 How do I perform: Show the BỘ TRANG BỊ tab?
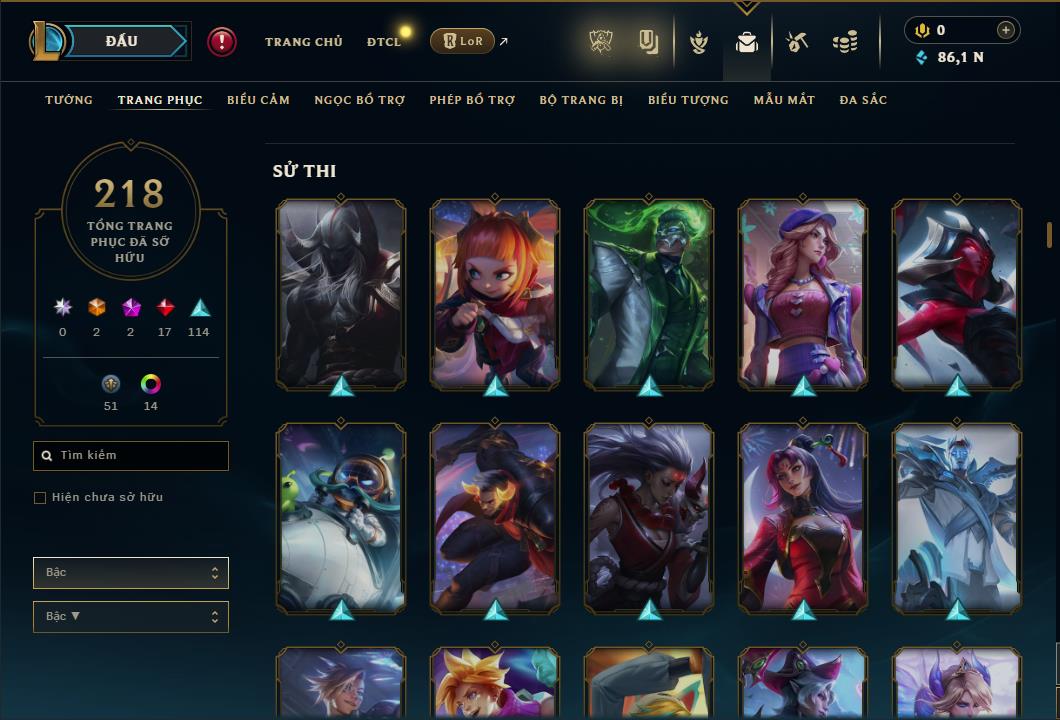point(581,100)
